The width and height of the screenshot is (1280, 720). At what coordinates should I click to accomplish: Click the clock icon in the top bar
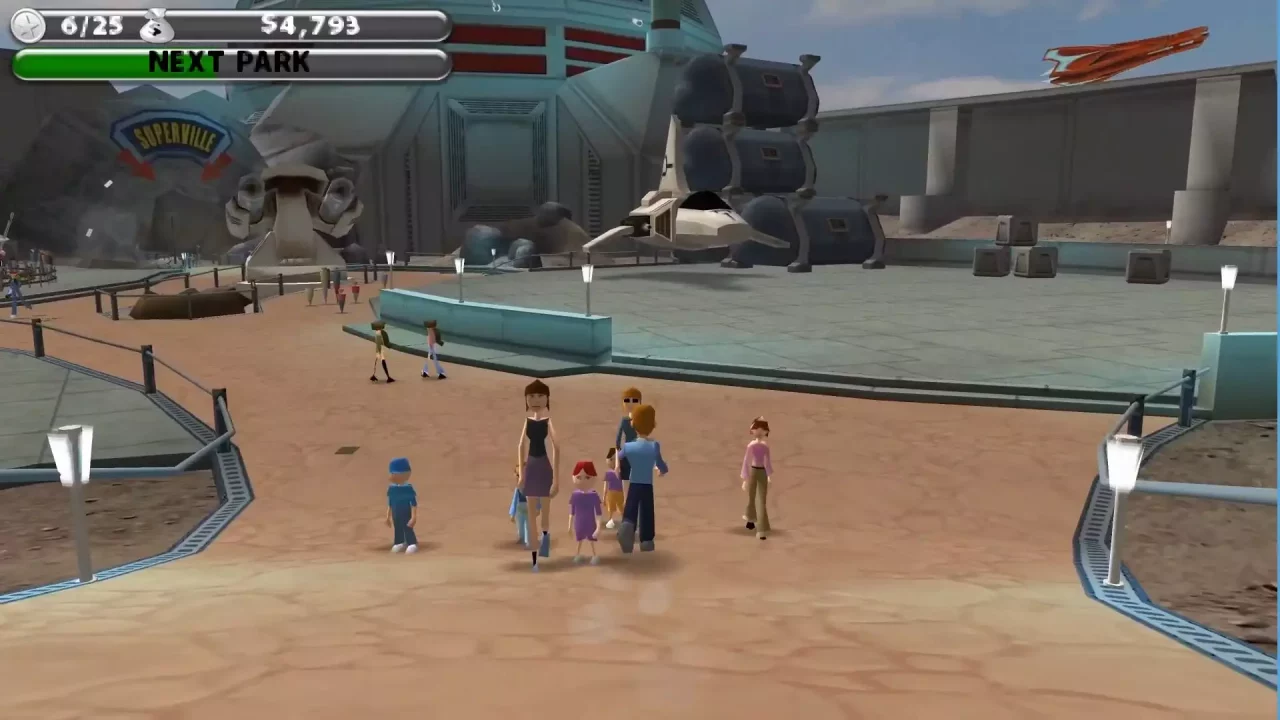click(27, 26)
